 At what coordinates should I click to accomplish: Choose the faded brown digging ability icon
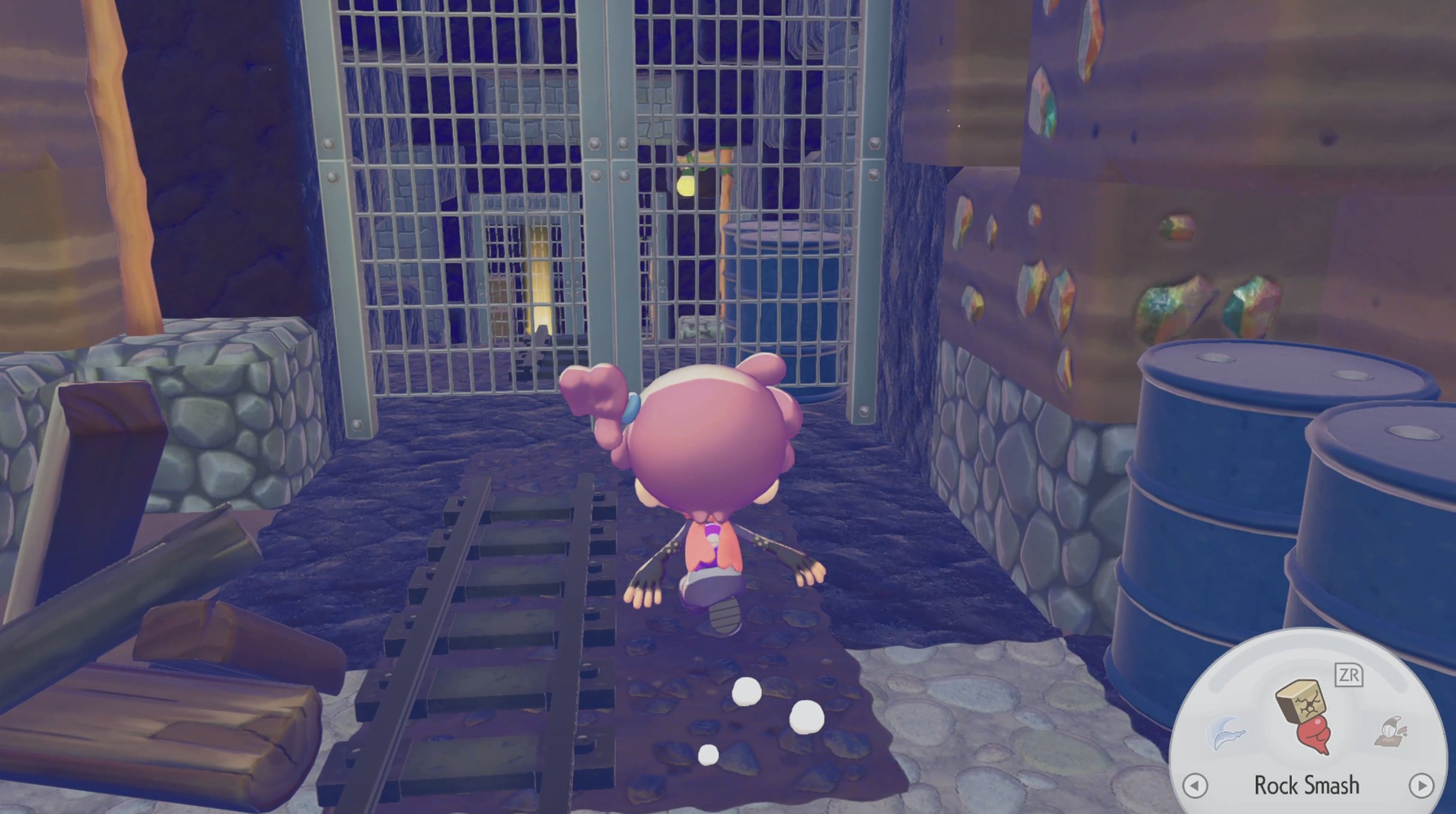click(1391, 732)
